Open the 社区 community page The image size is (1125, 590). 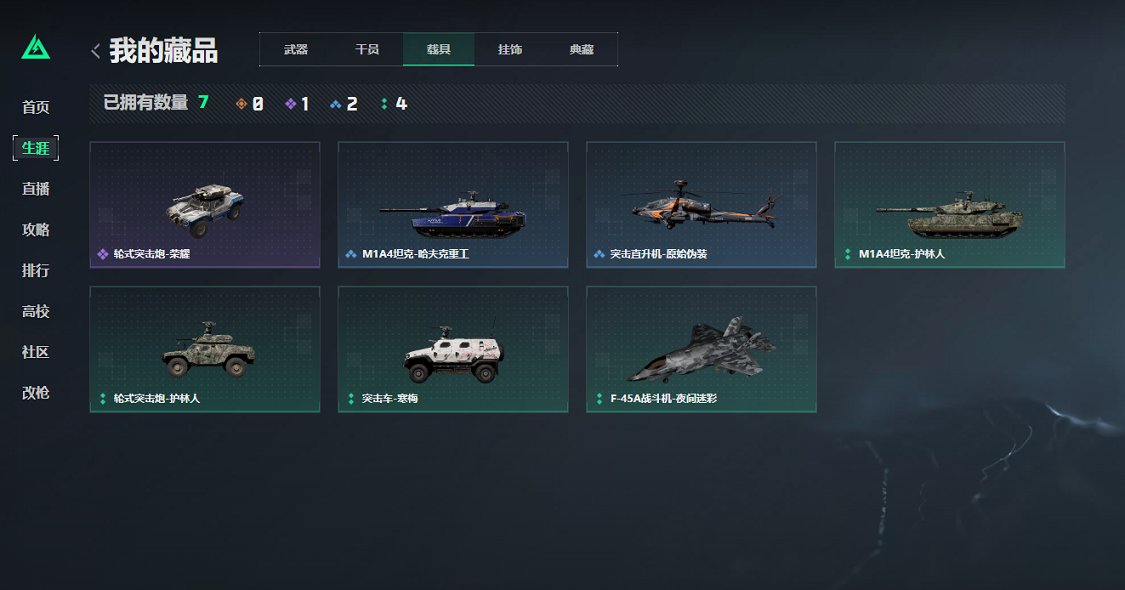coord(36,352)
